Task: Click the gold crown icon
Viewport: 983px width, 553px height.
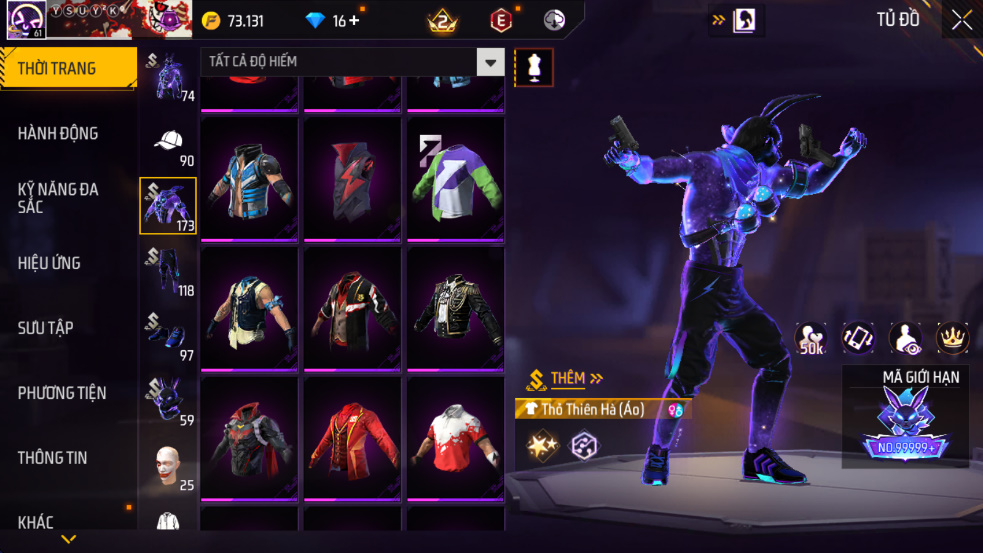Action: click(952, 338)
